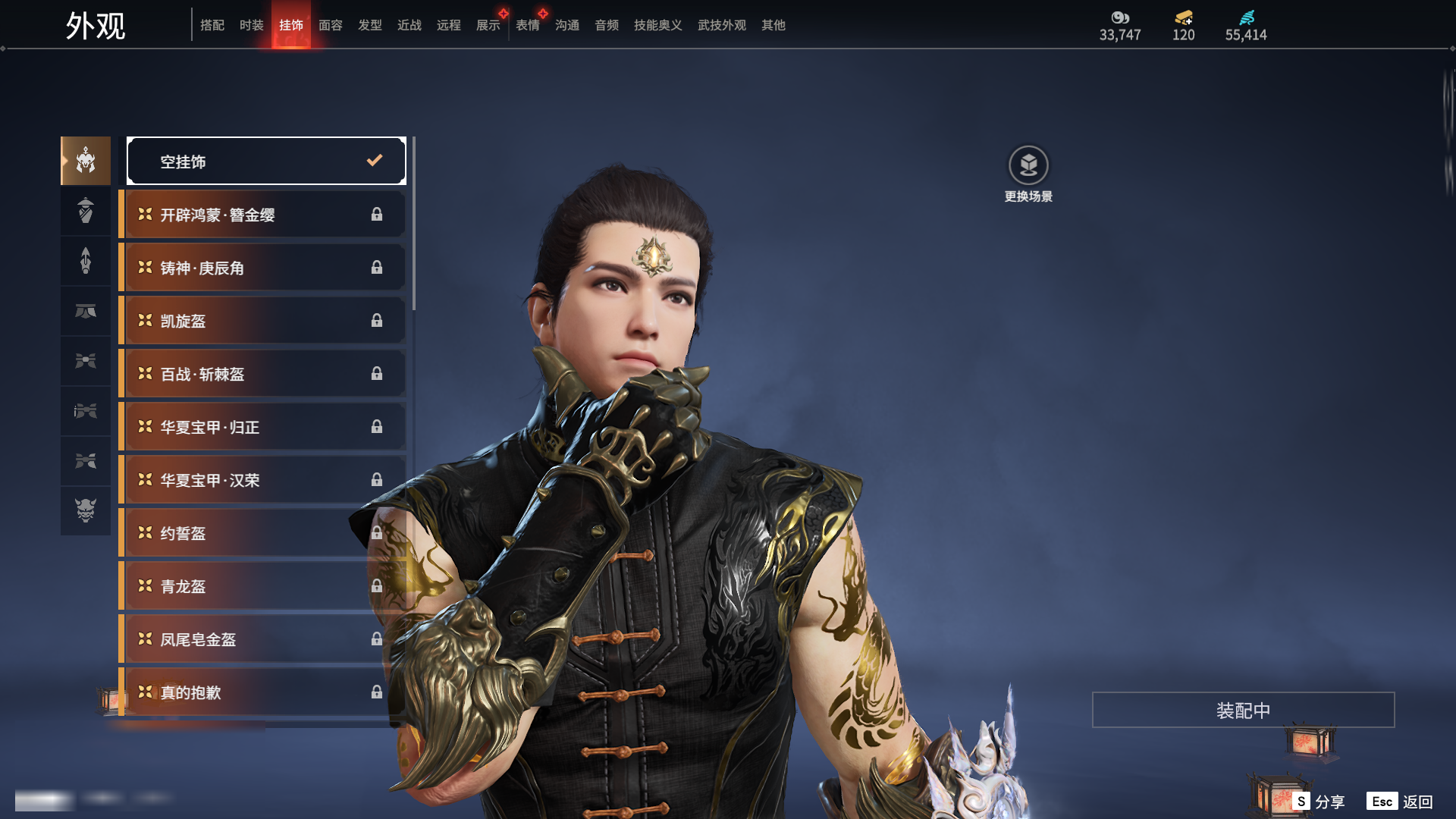This screenshot has width=1456, height=819.
Task: Choose the 凯旋盔 helmet entry
Action: tap(262, 321)
